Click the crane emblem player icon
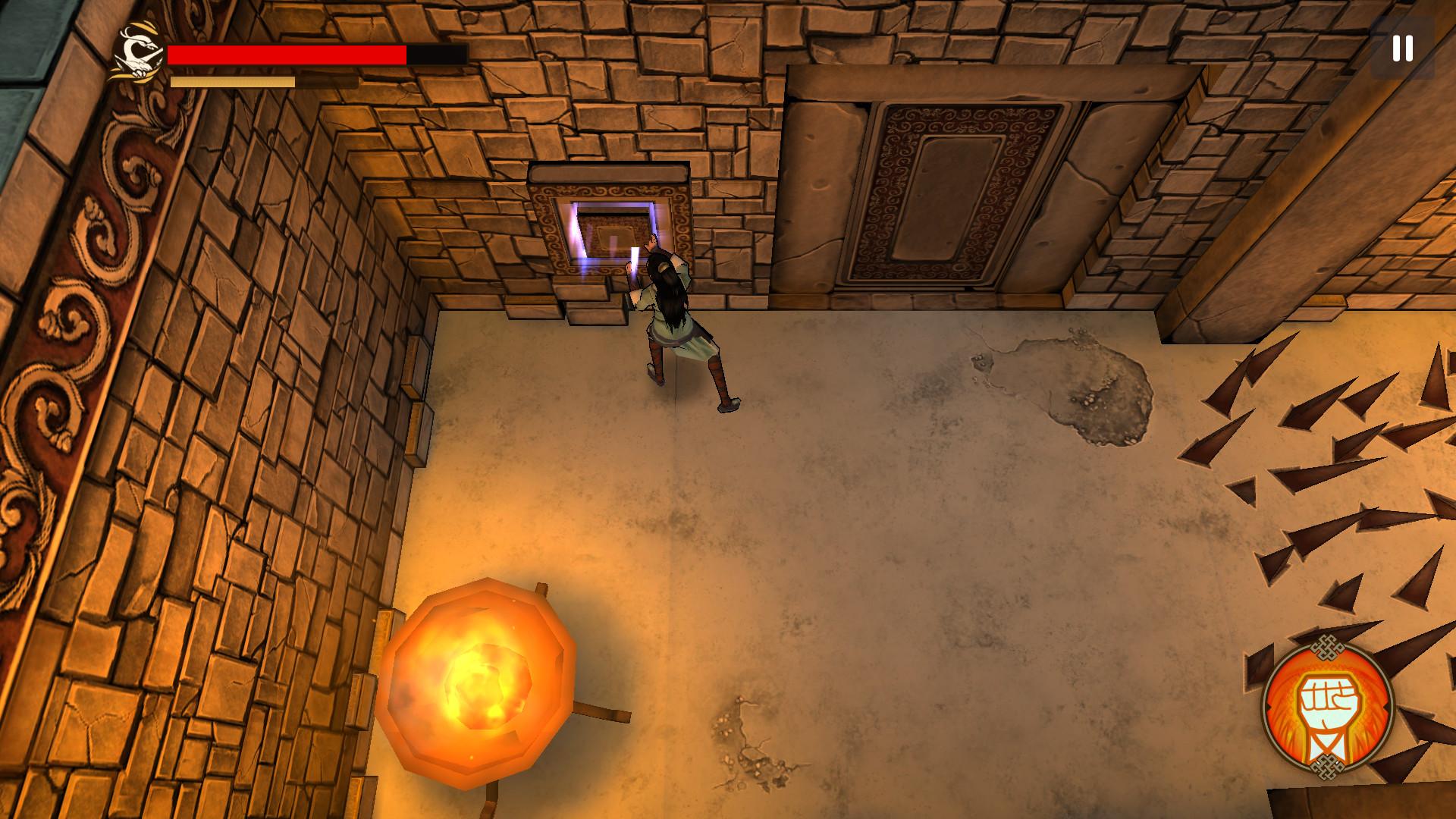 (139, 52)
